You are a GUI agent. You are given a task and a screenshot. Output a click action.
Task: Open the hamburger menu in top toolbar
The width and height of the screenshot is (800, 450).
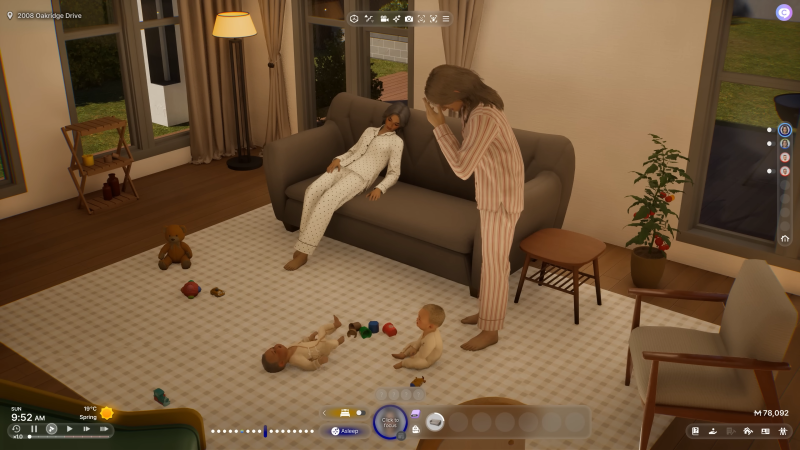[x=445, y=19]
